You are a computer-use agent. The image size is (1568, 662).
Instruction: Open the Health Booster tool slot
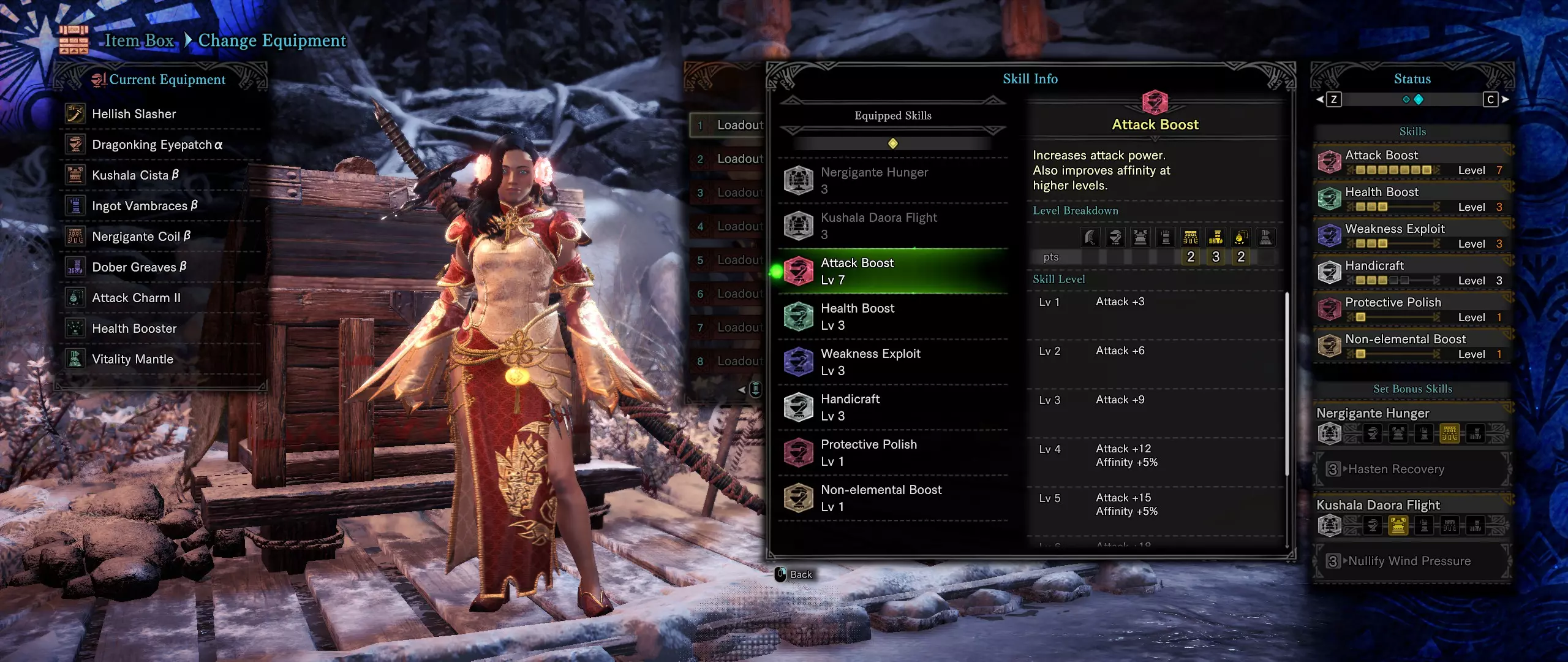coord(134,329)
